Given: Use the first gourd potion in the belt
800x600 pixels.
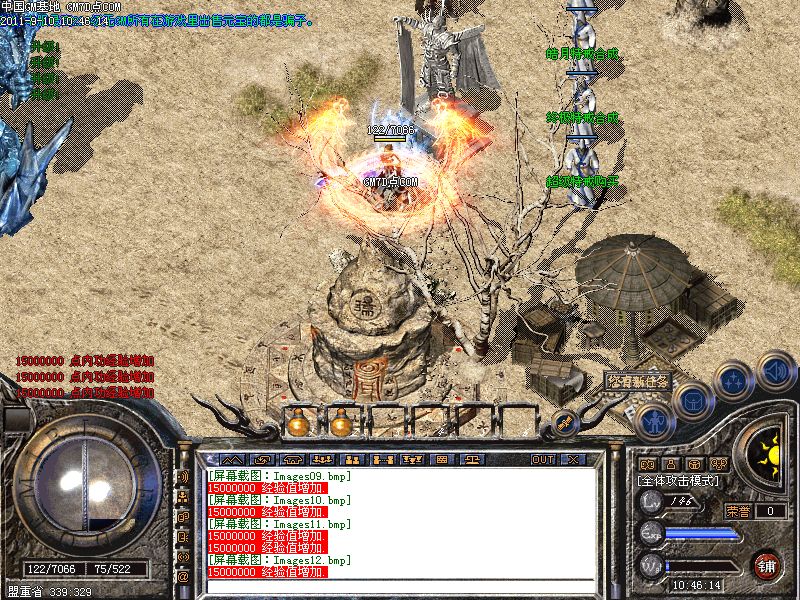Looking at the screenshot, I should (x=297, y=424).
